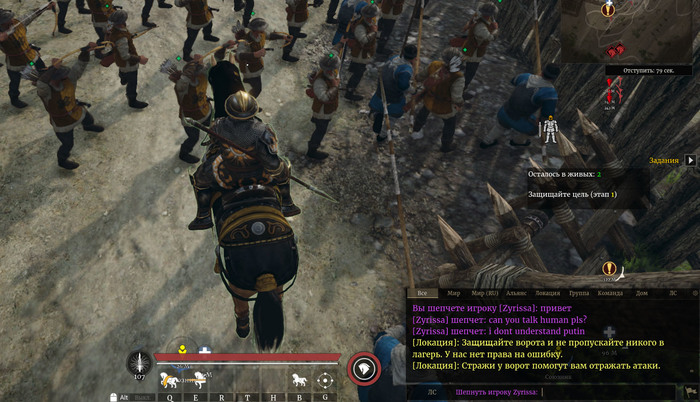Select the Мир (RU) chat channel

coord(487,293)
